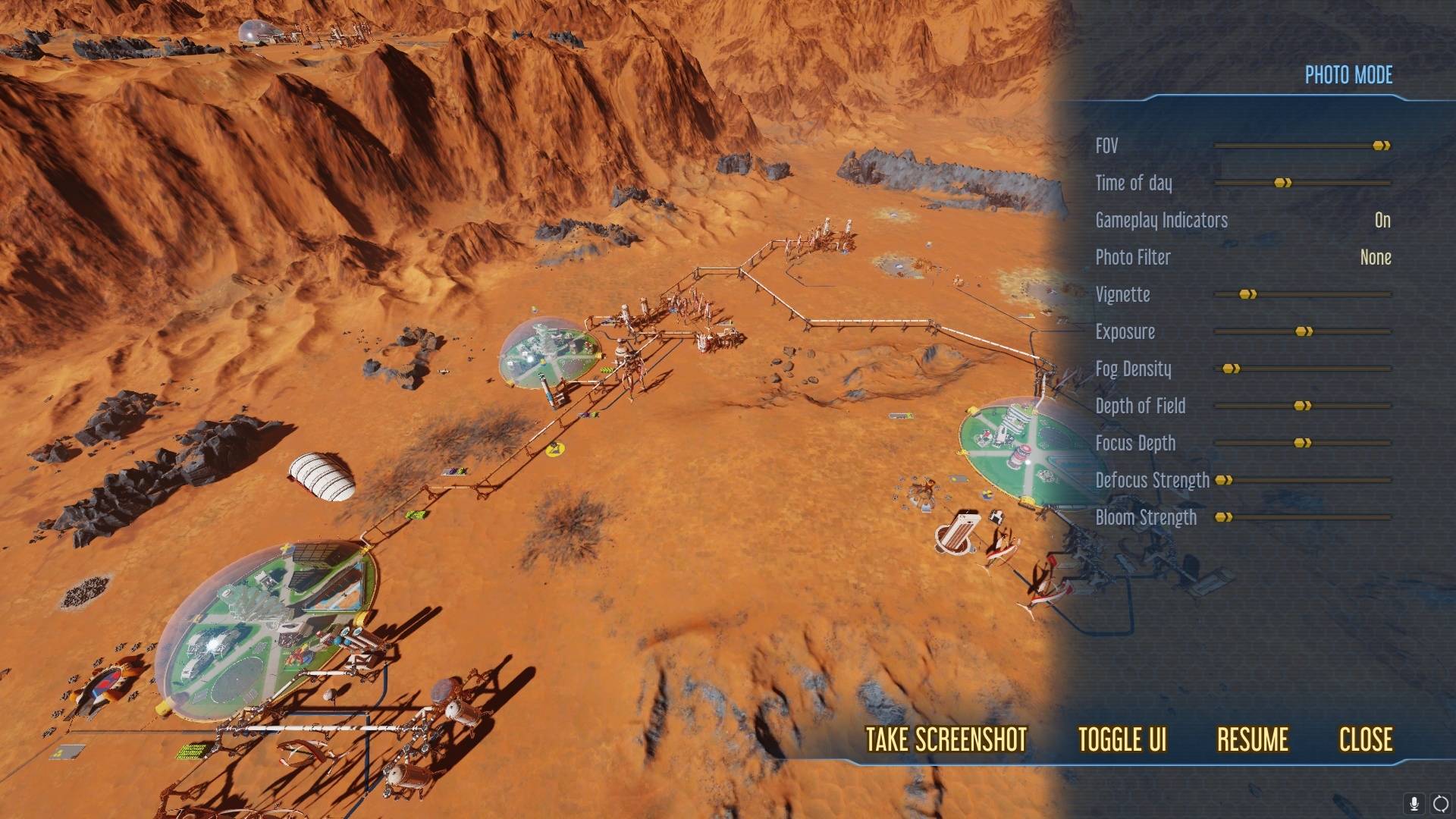Toggle Gameplay Indicators to Off
This screenshot has width=1456, height=819.
1382,221
